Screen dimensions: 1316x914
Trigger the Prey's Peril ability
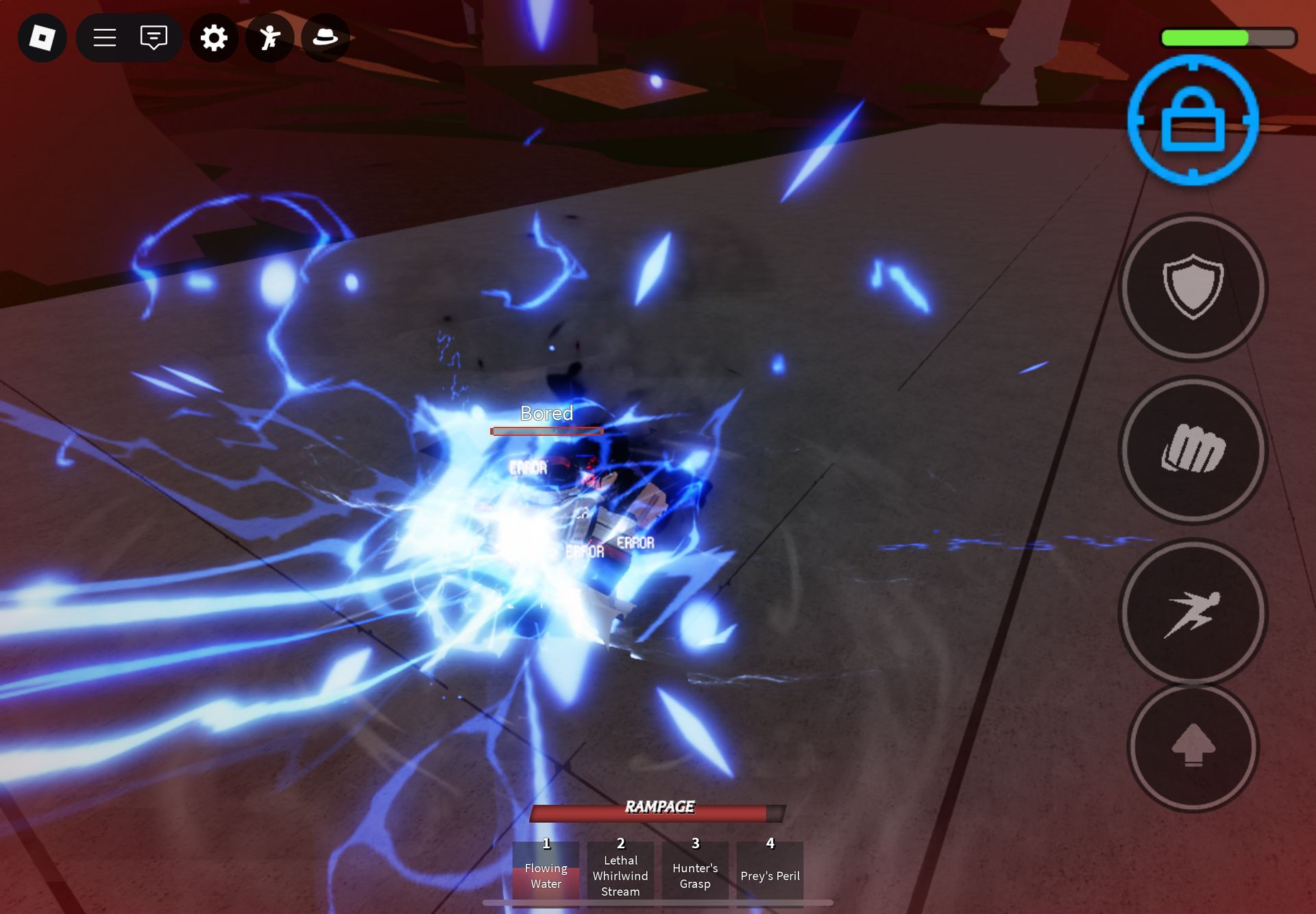(770, 870)
